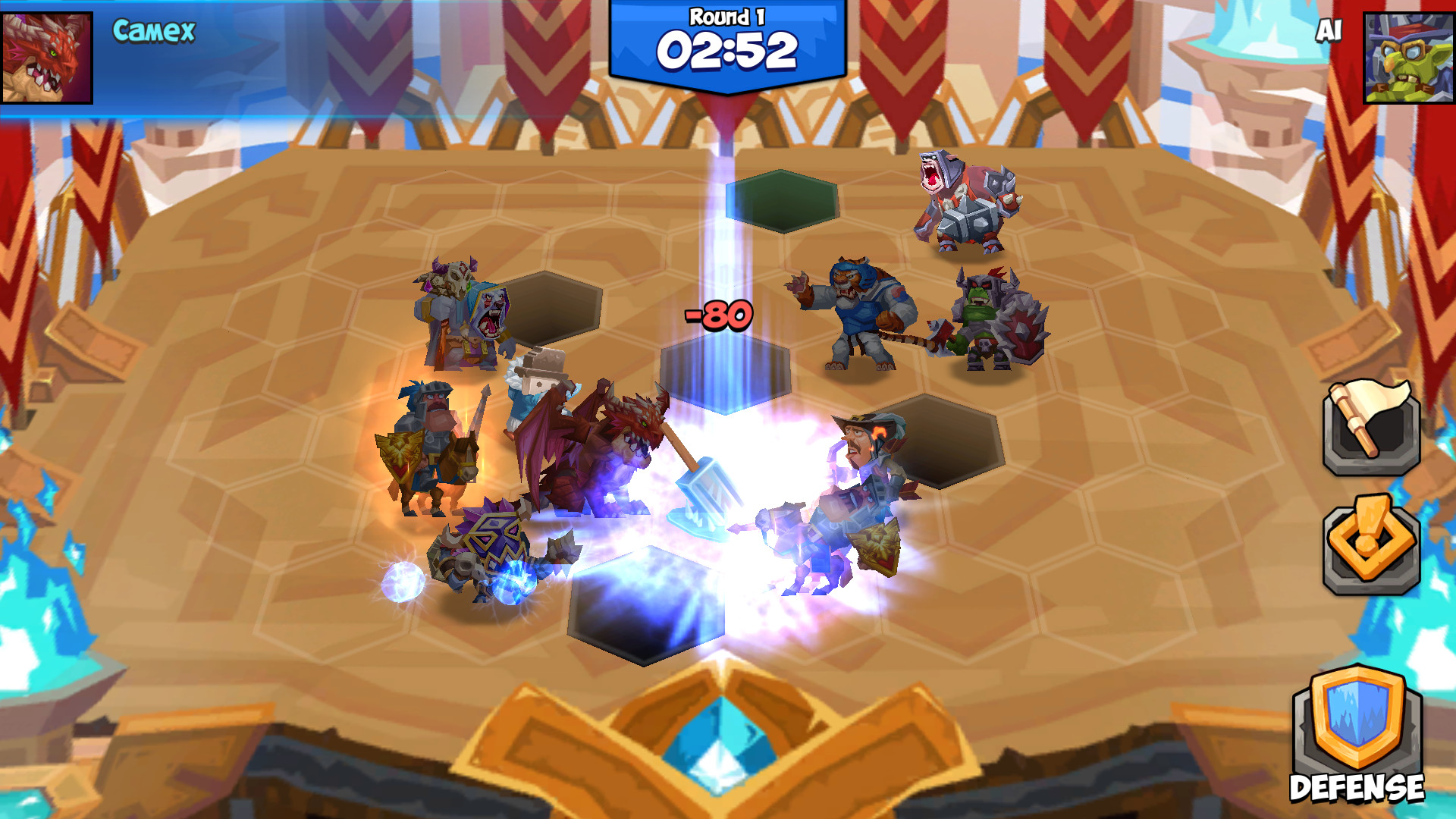Click the dark green hex tile at top
Viewport: 1456px width, 819px height.
(781, 201)
